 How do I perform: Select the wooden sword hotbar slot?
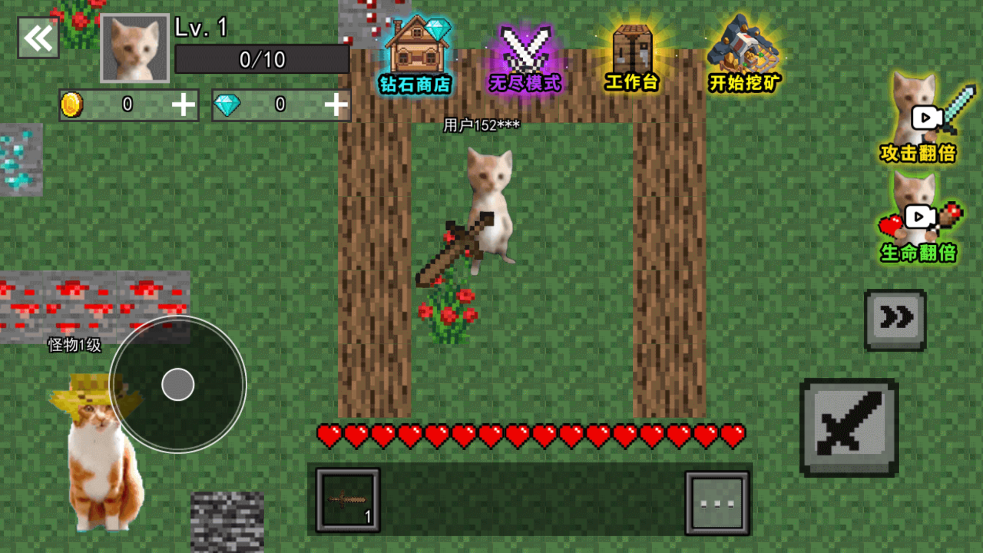(348, 500)
